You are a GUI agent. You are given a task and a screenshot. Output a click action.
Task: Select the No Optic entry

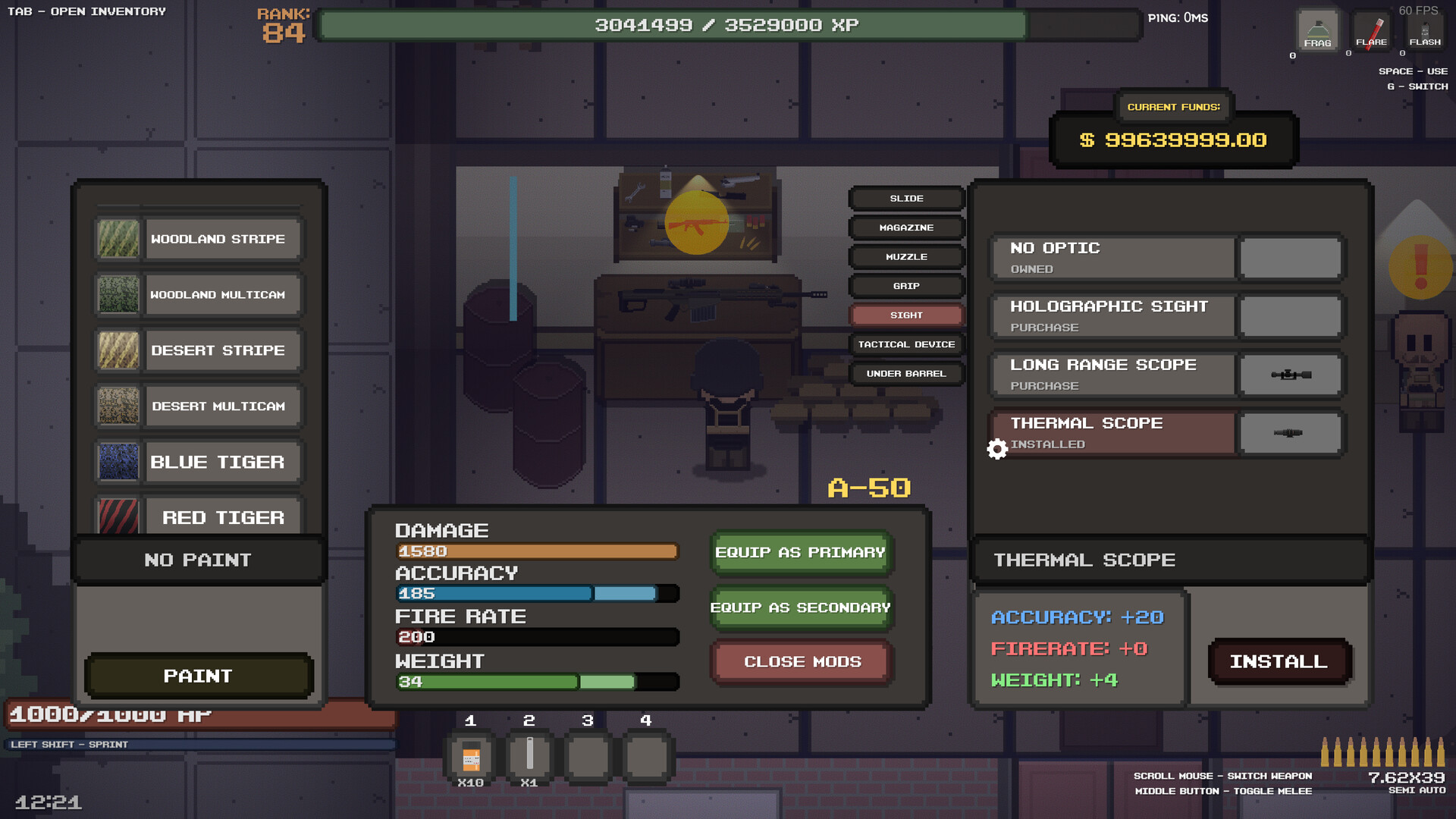tap(1112, 257)
